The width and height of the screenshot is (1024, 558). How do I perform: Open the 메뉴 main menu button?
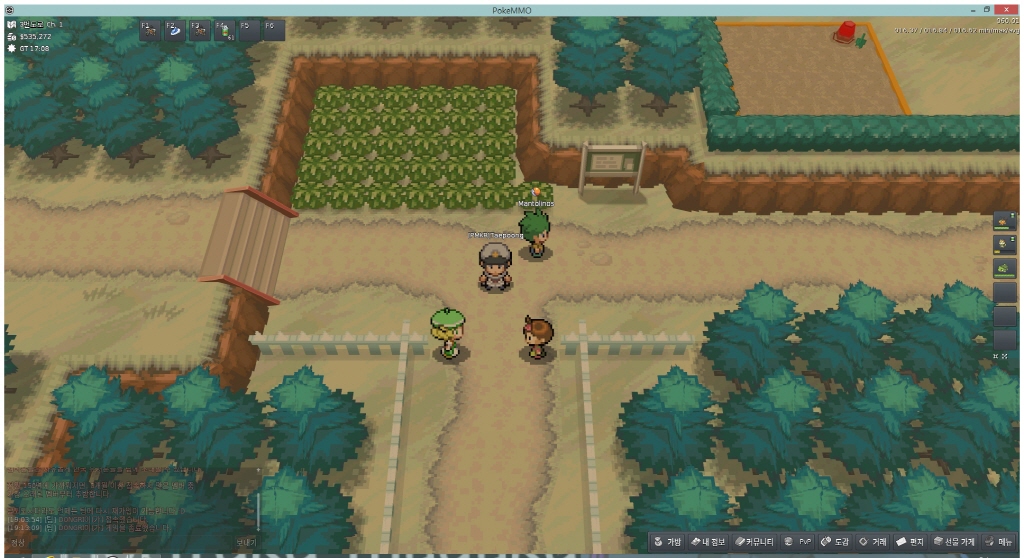point(999,542)
